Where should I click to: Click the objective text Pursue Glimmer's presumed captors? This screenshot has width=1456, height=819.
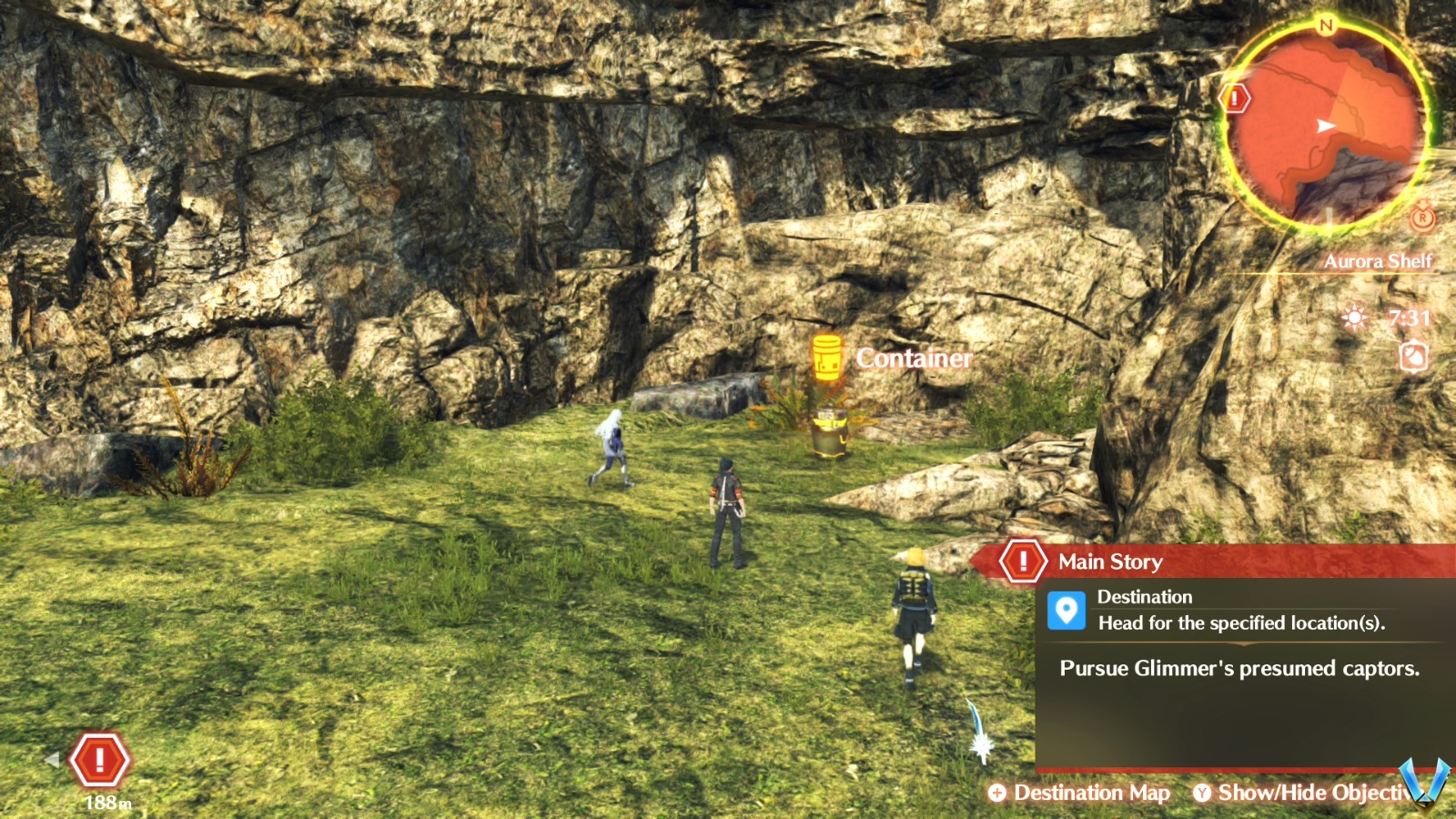(x=1238, y=669)
